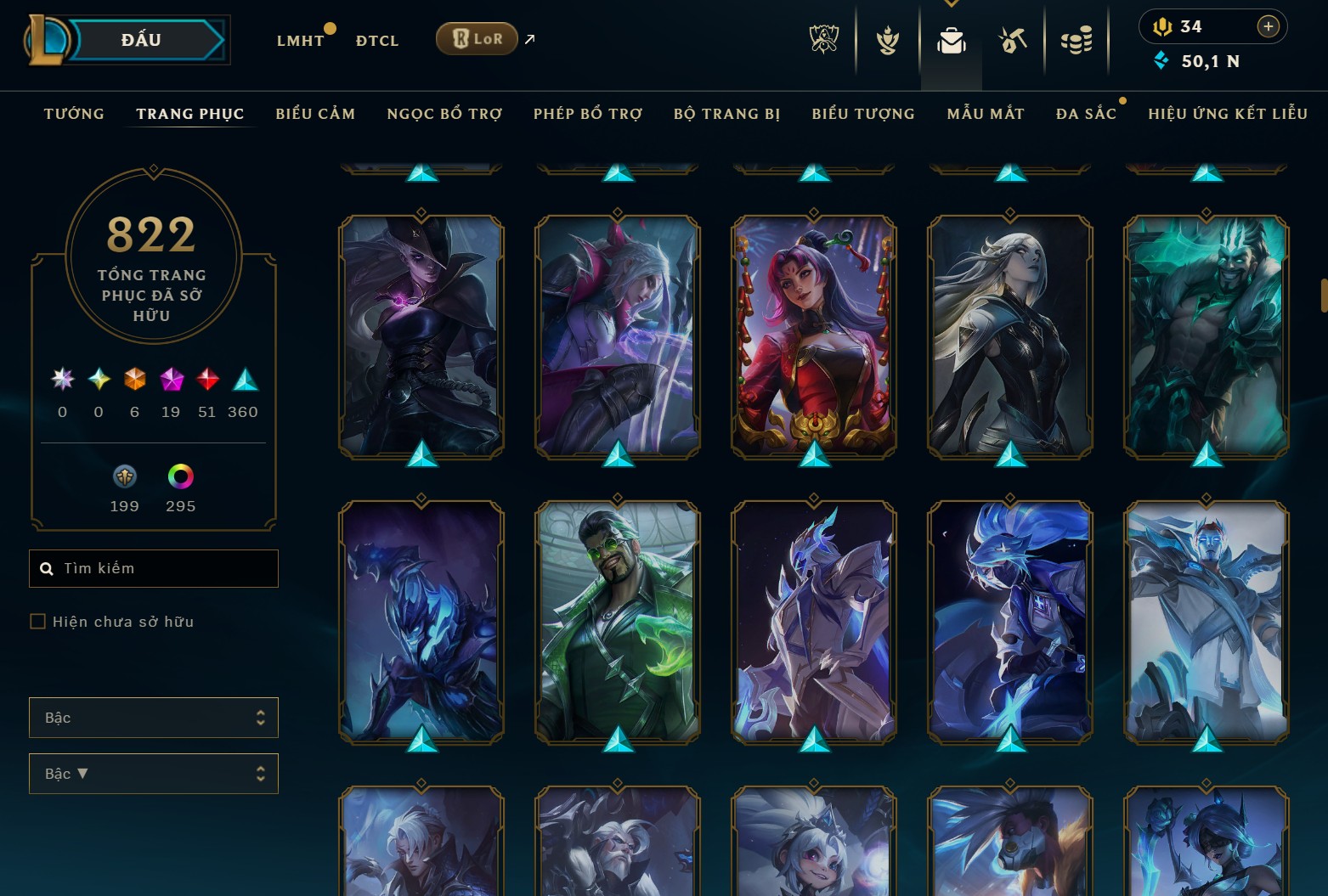
Task: Click the event token icon showing 199
Action: click(x=124, y=477)
